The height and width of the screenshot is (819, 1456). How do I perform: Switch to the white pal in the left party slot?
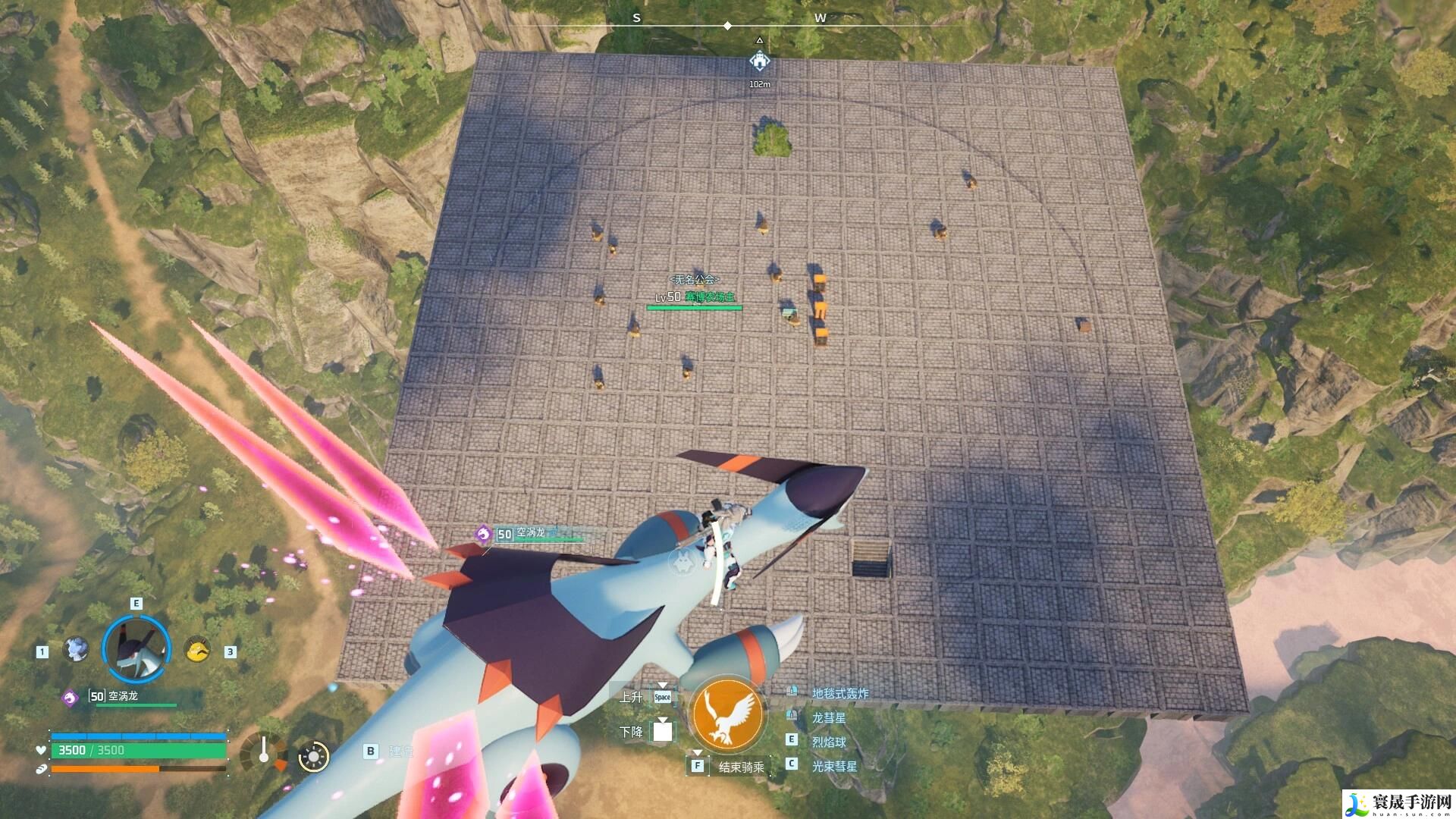click(x=75, y=650)
